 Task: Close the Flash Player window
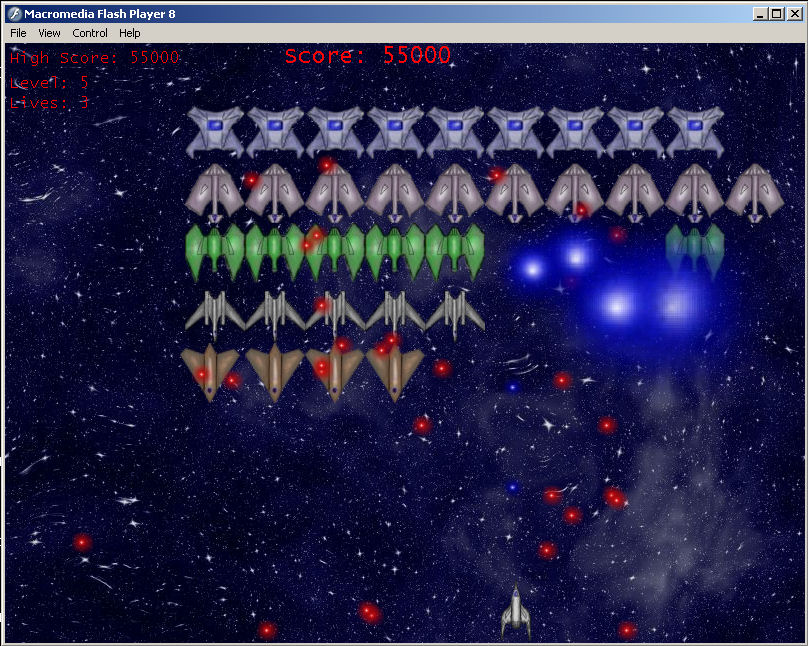(x=793, y=14)
